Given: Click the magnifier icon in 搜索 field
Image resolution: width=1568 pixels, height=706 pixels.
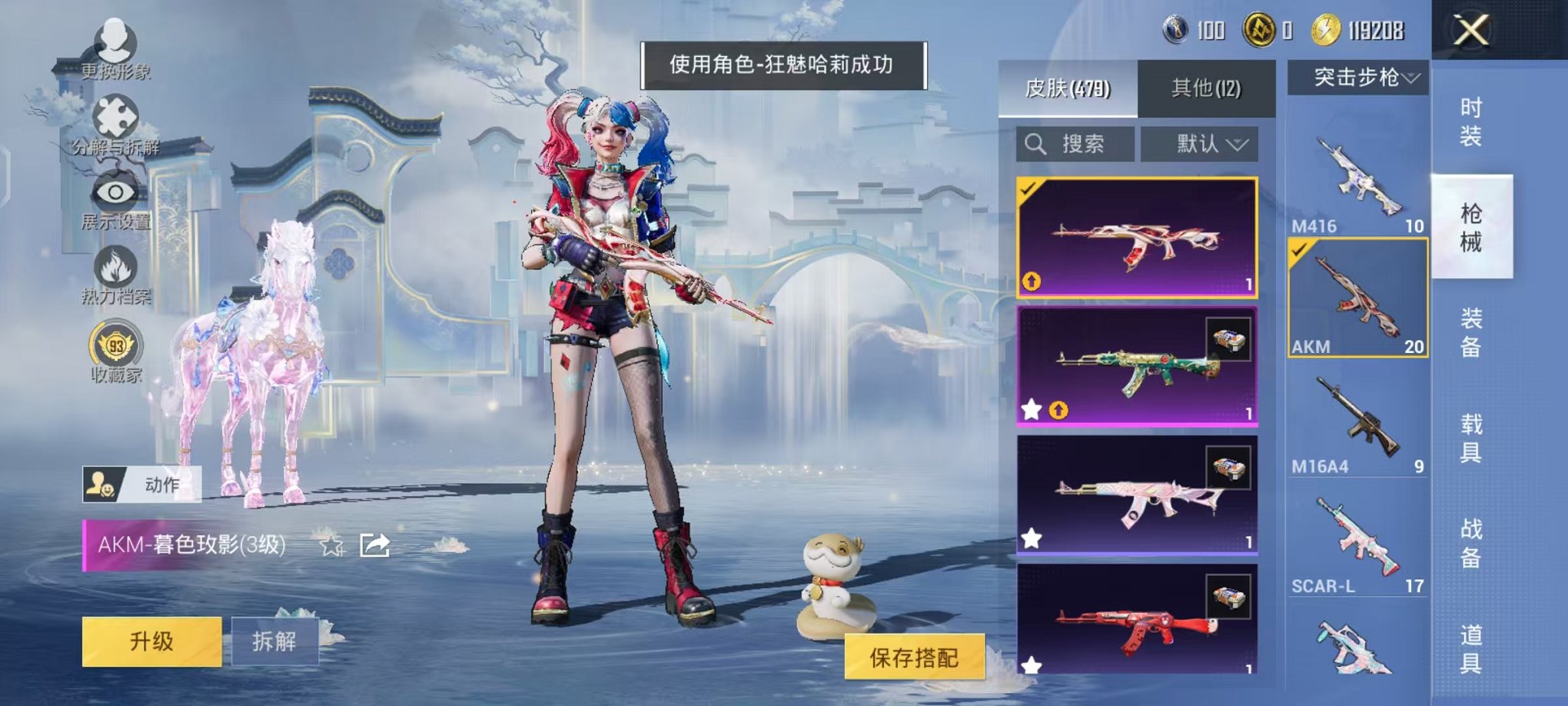Looking at the screenshot, I should pos(1034,145).
